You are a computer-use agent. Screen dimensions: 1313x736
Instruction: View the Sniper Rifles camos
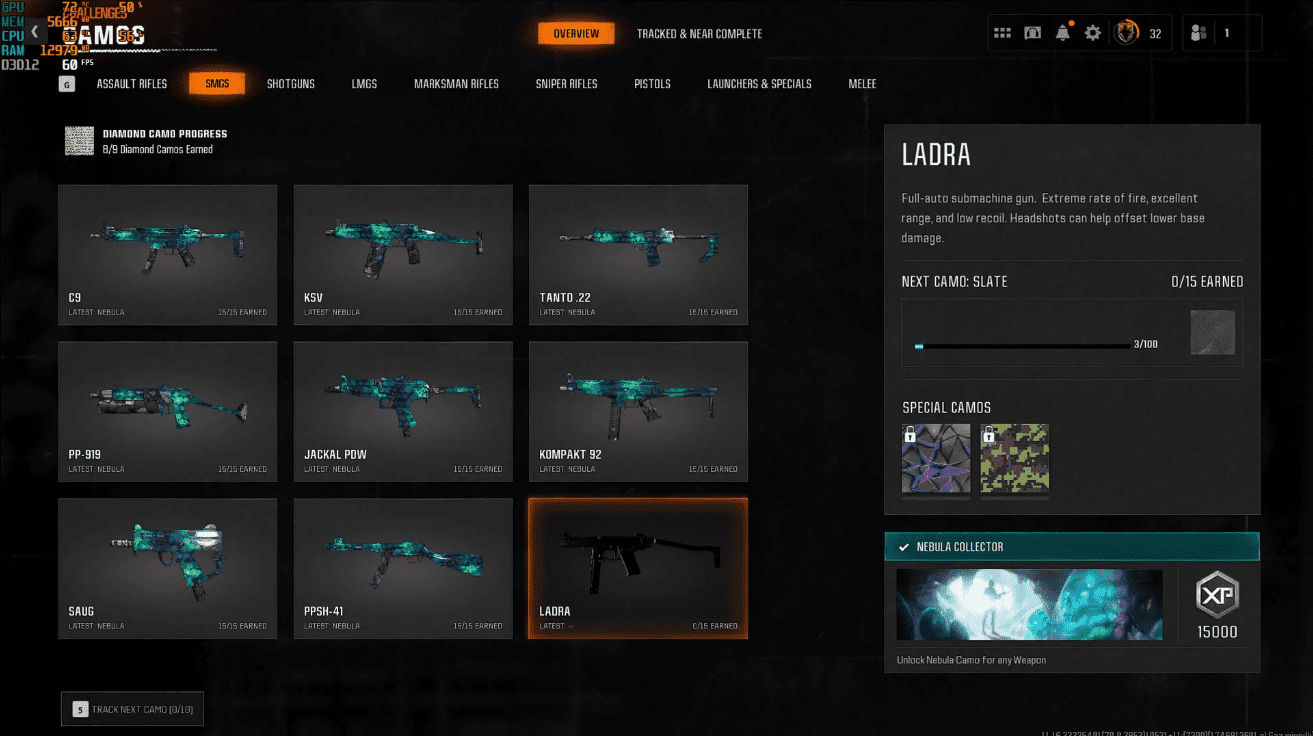pyautogui.click(x=566, y=84)
